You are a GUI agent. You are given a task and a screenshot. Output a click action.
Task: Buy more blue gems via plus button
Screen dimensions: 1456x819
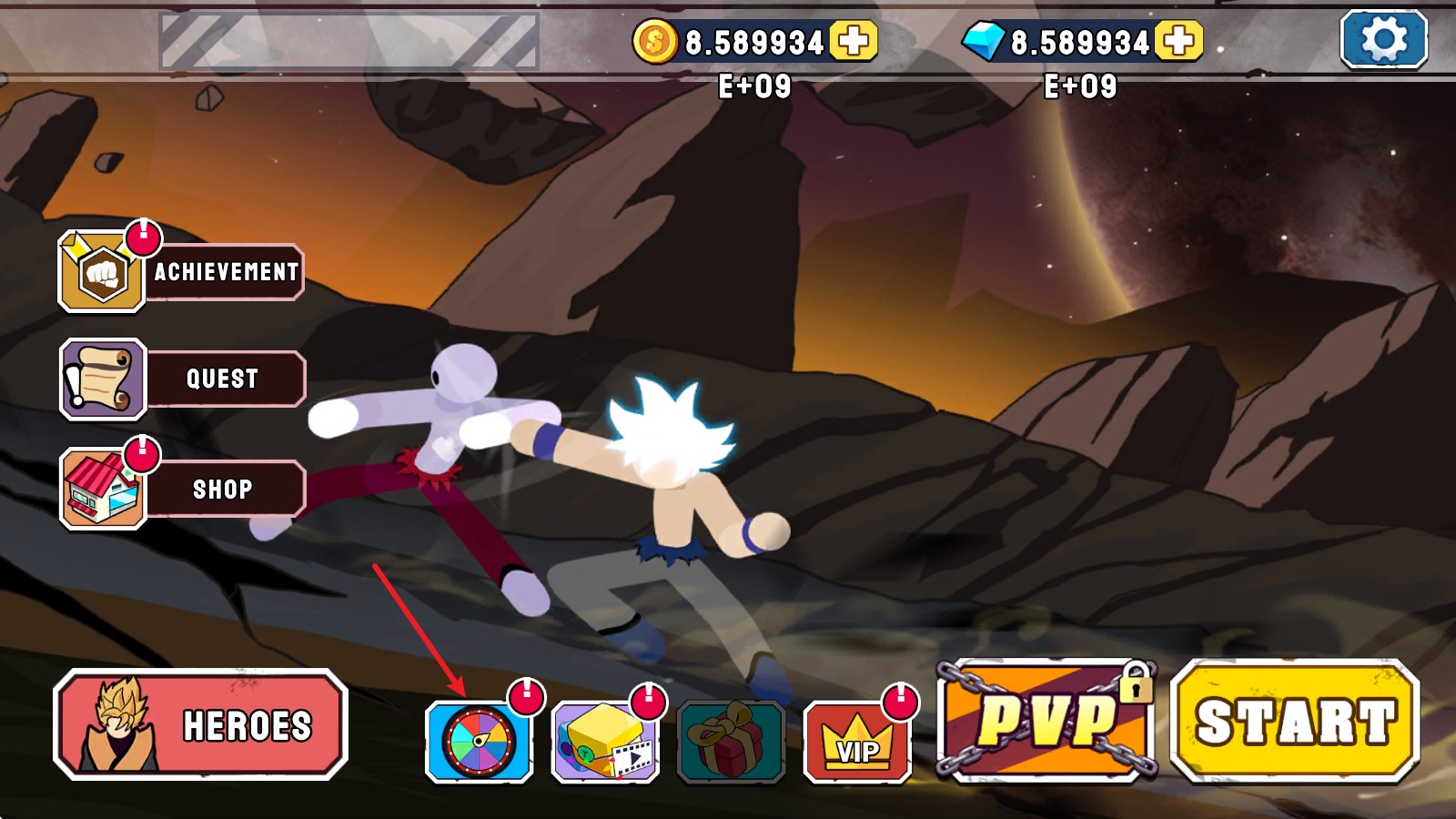(x=1178, y=41)
